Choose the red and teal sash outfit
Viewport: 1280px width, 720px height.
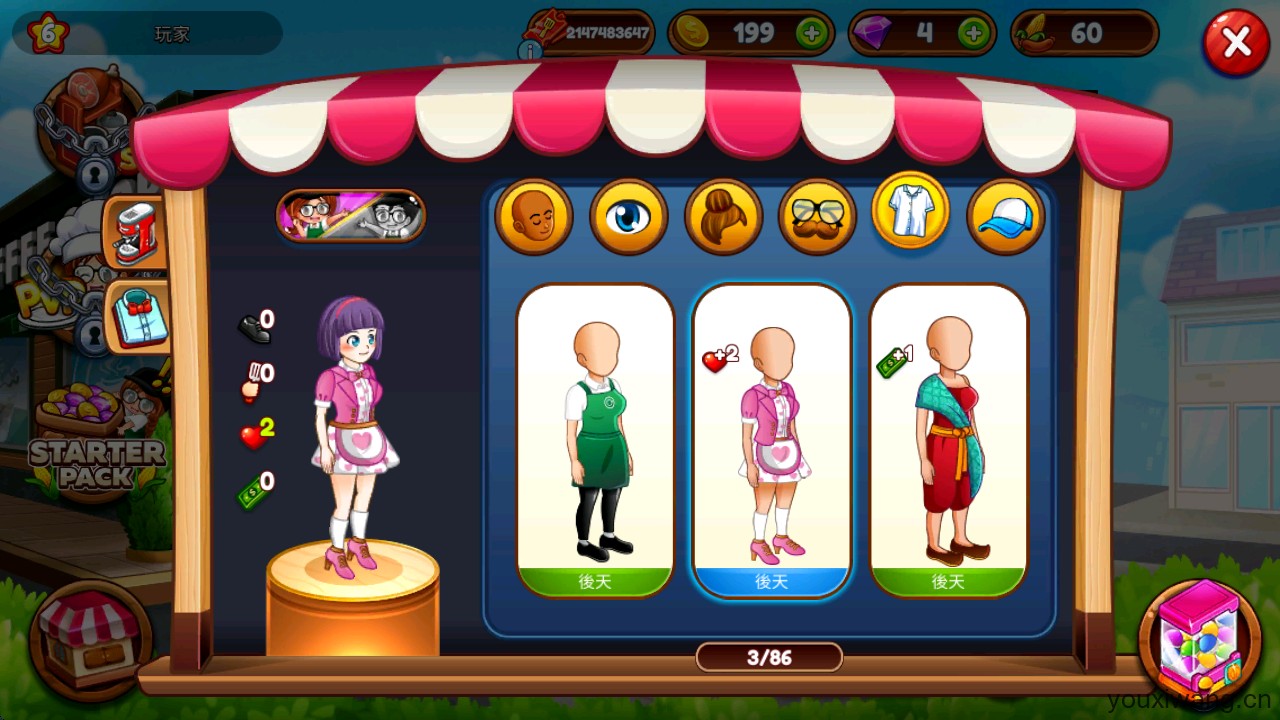click(x=948, y=440)
